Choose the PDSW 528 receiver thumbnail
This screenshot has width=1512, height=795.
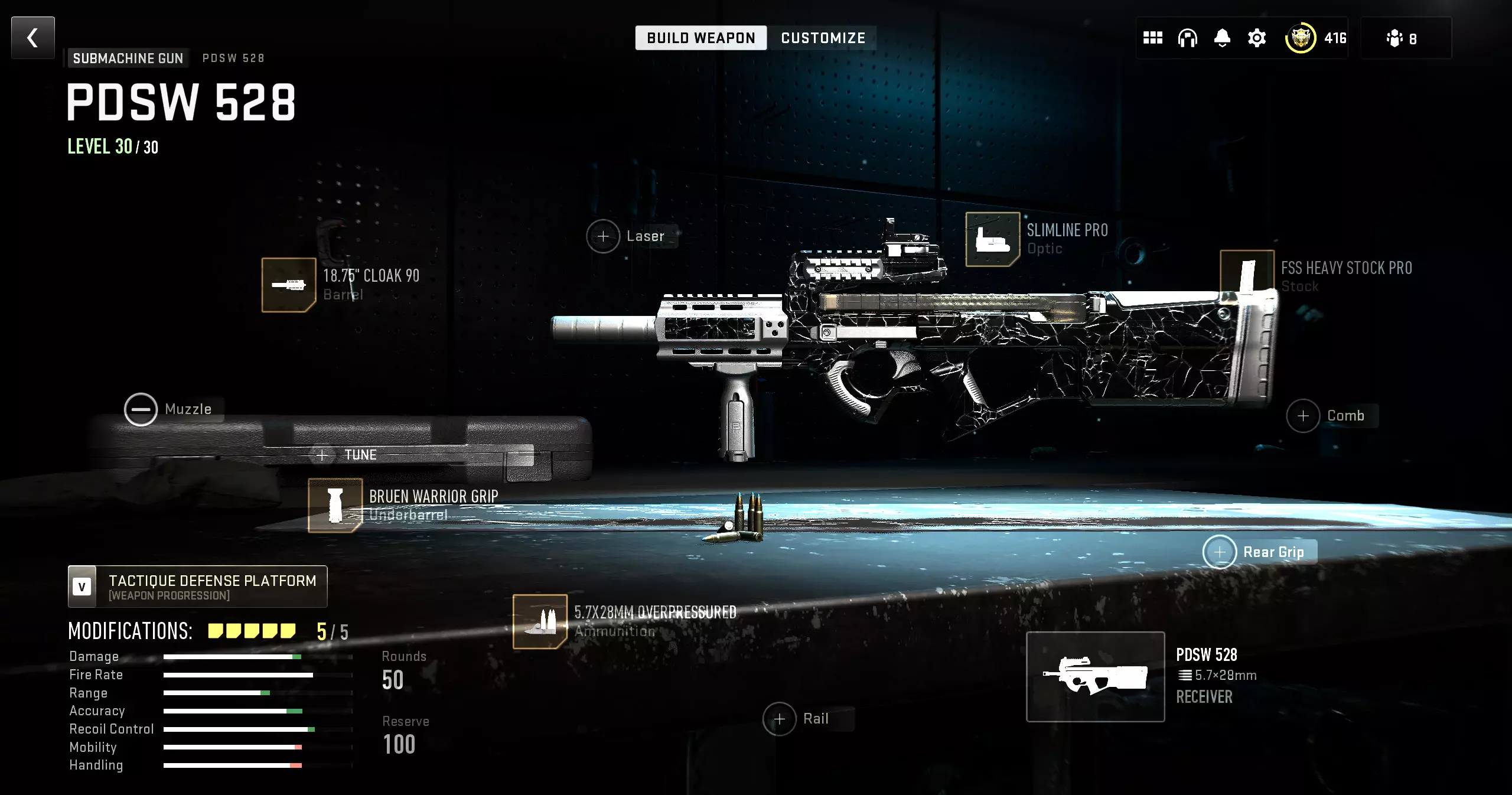pos(1095,676)
